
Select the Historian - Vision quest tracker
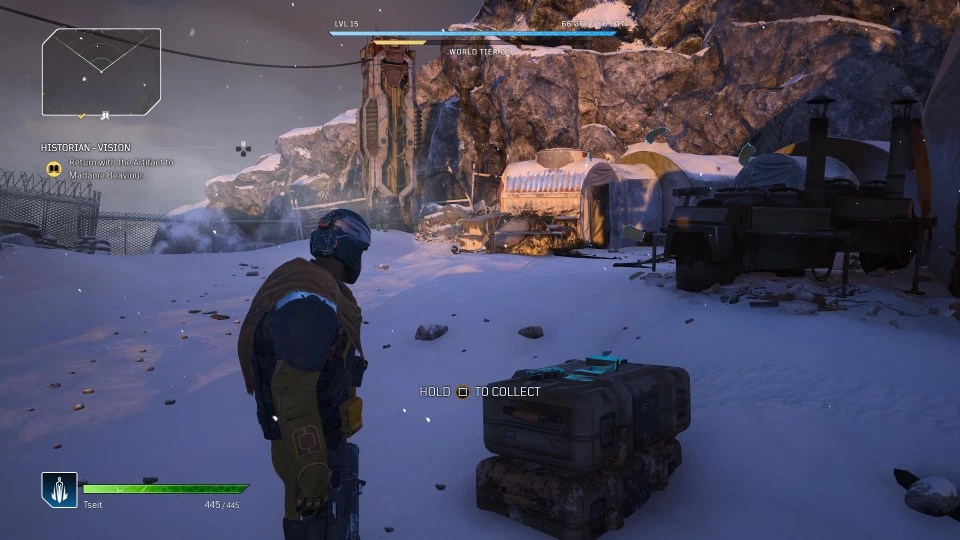(x=86, y=148)
